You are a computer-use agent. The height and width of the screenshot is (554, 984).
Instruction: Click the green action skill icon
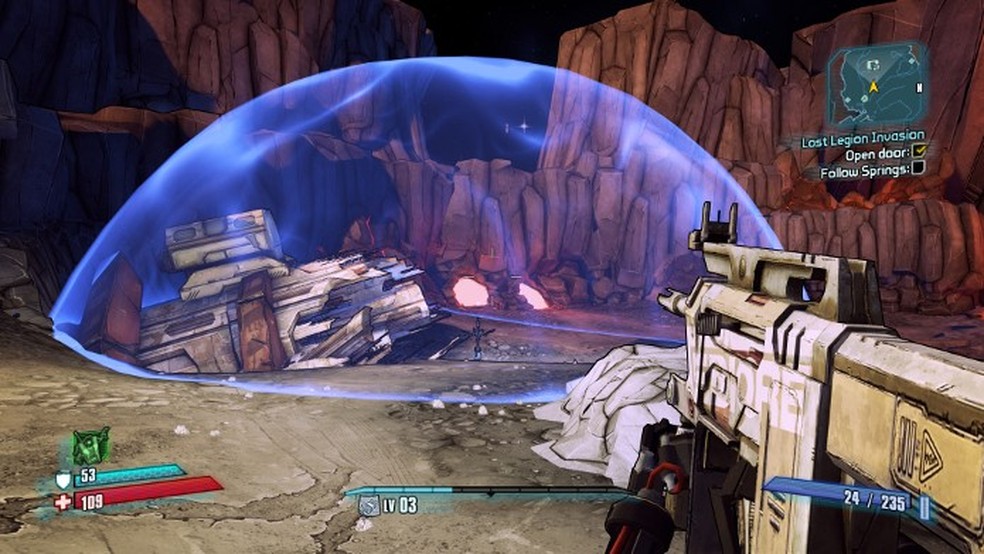(90, 445)
